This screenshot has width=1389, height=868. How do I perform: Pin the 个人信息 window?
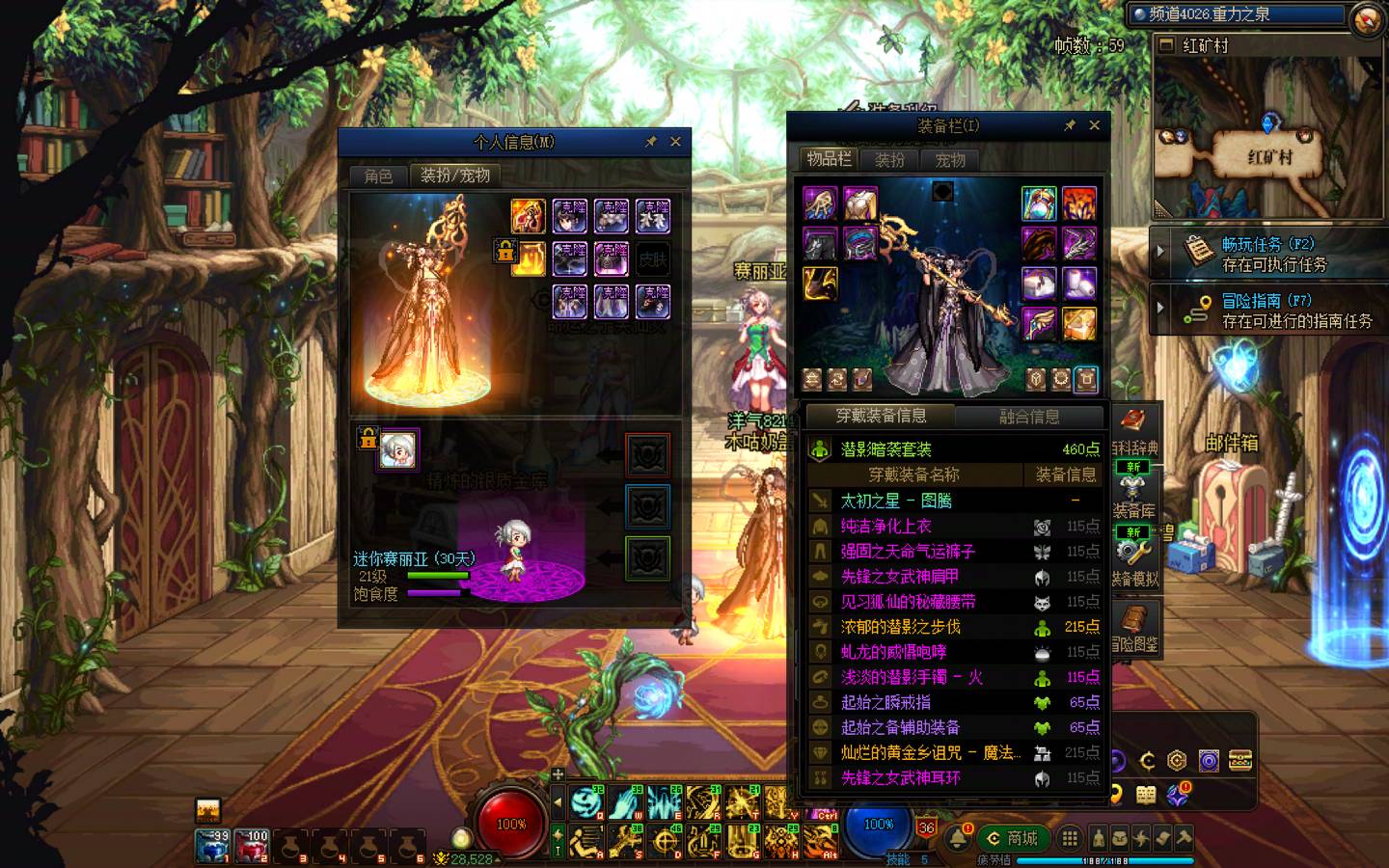pos(651,142)
